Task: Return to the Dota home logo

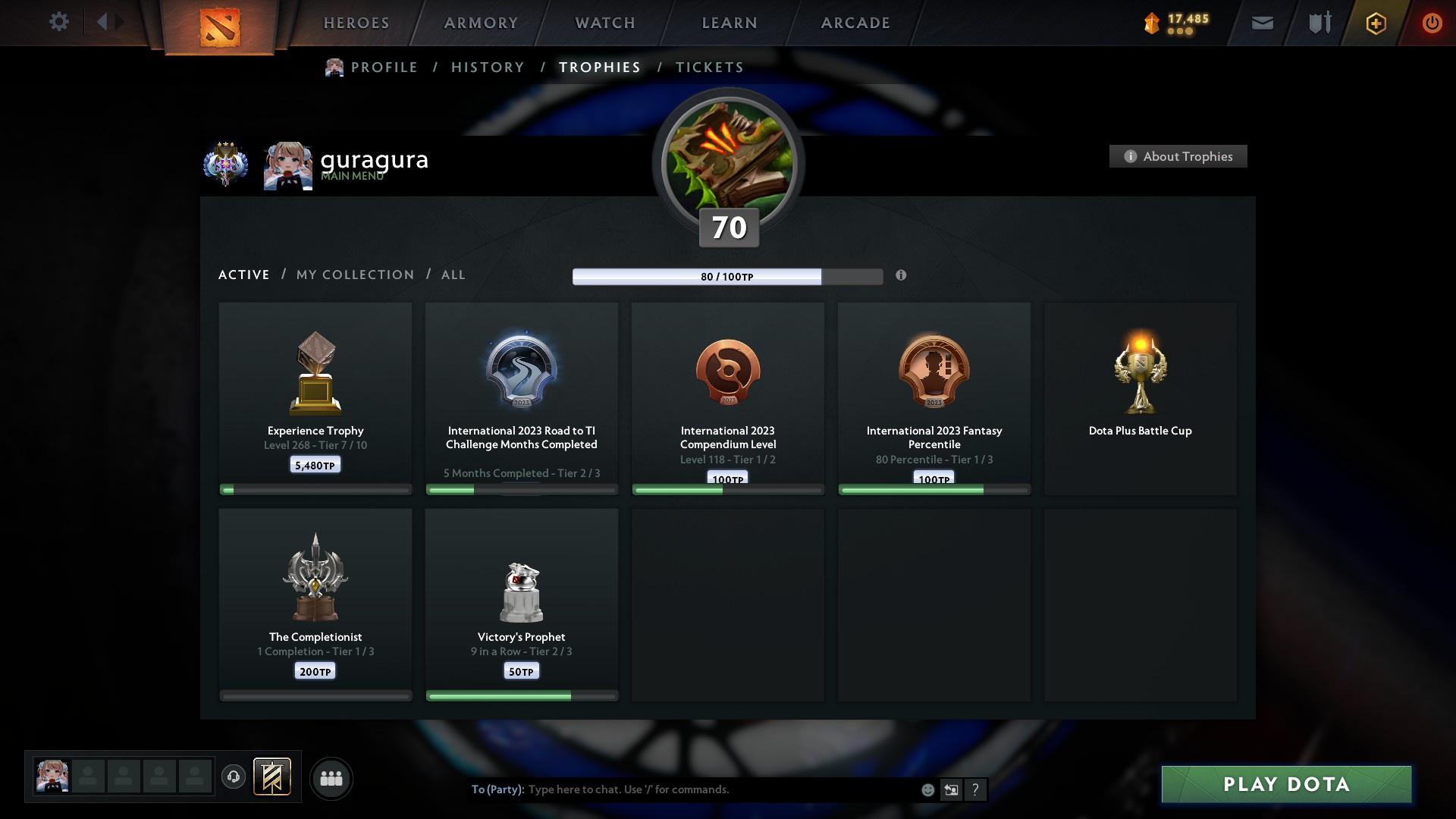Action: [x=220, y=27]
